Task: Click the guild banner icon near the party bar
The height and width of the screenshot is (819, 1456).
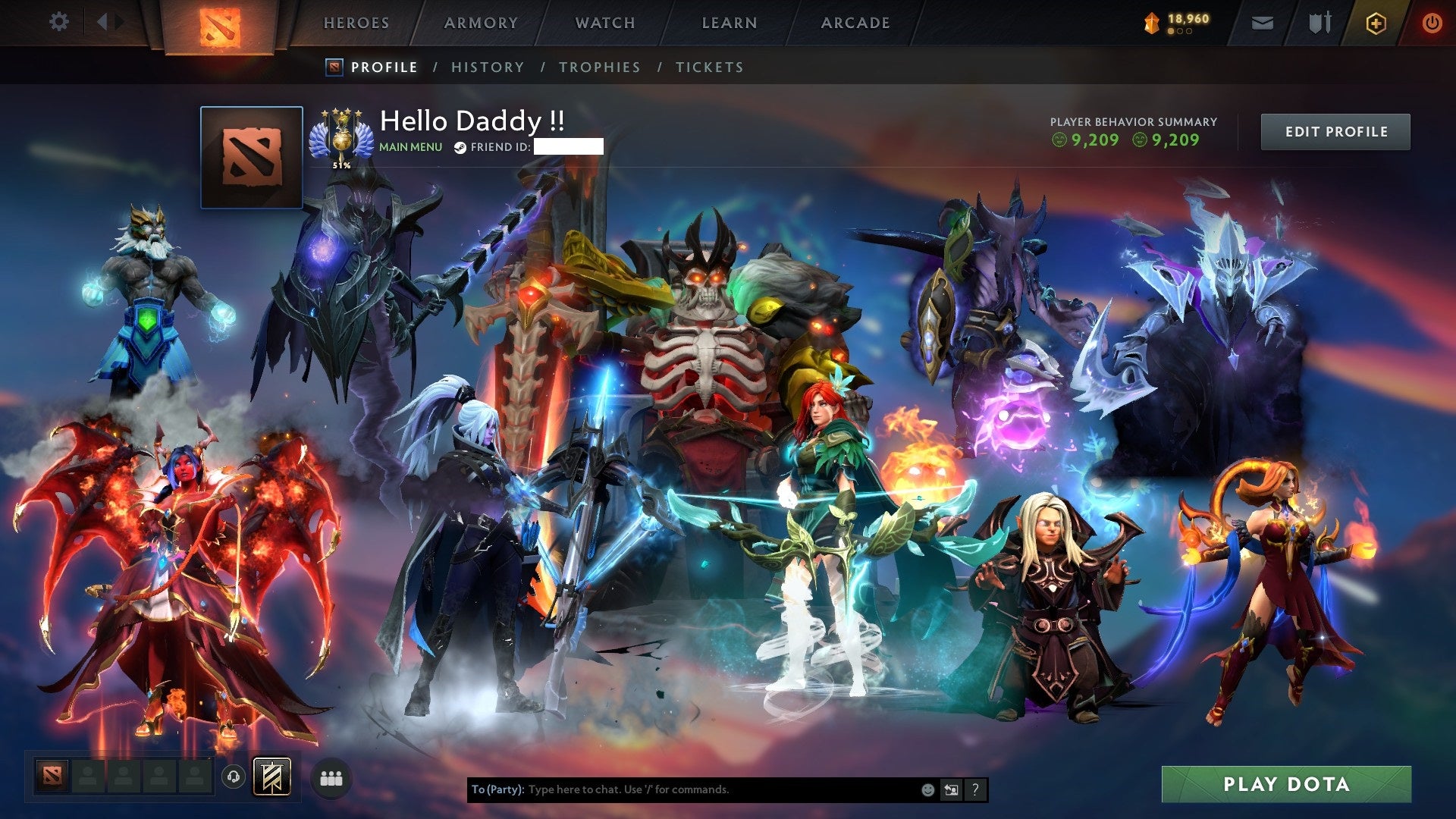Action: pyautogui.click(x=273, y=776)
